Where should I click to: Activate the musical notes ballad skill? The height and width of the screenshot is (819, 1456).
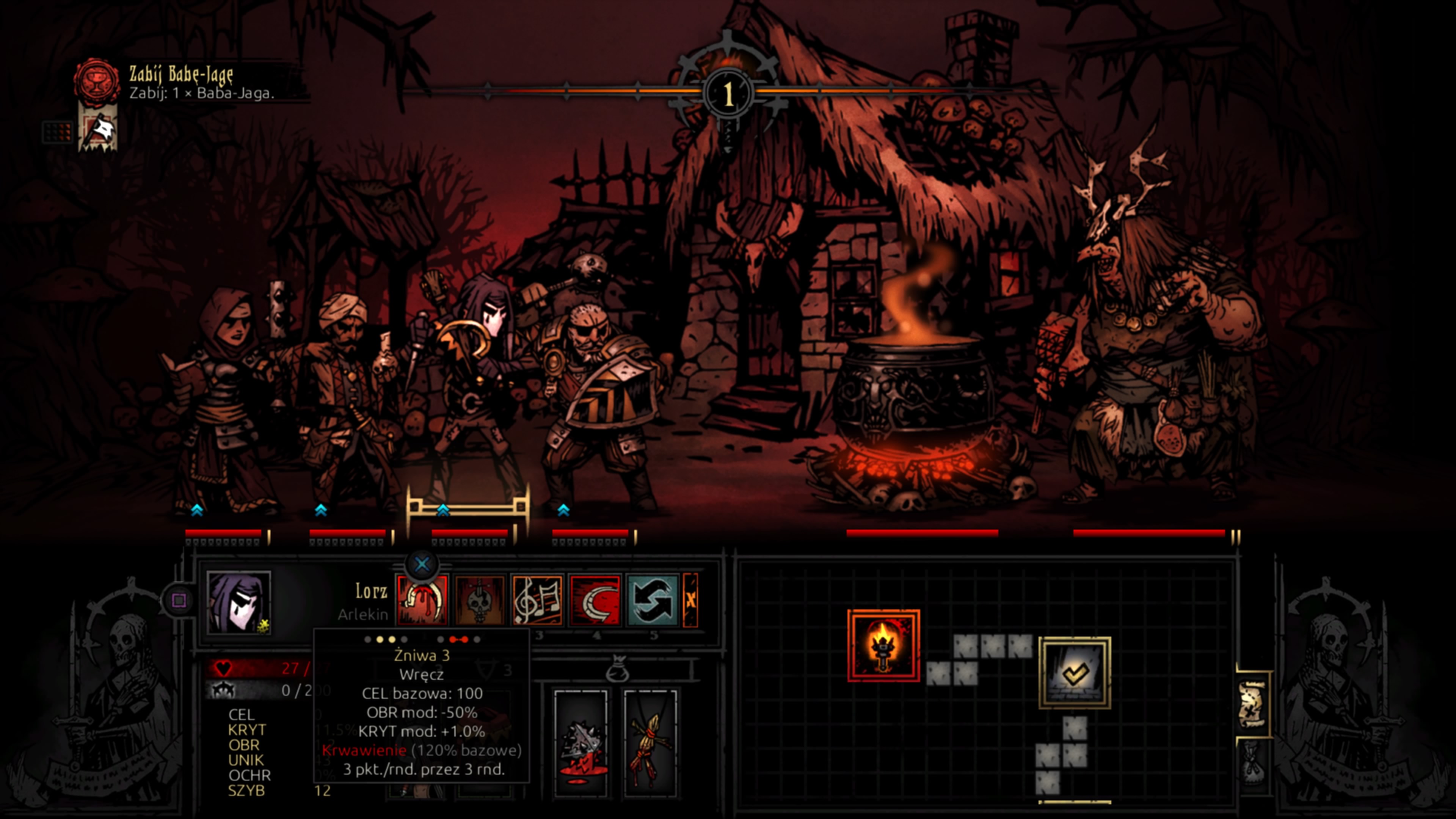click(537, 600)
